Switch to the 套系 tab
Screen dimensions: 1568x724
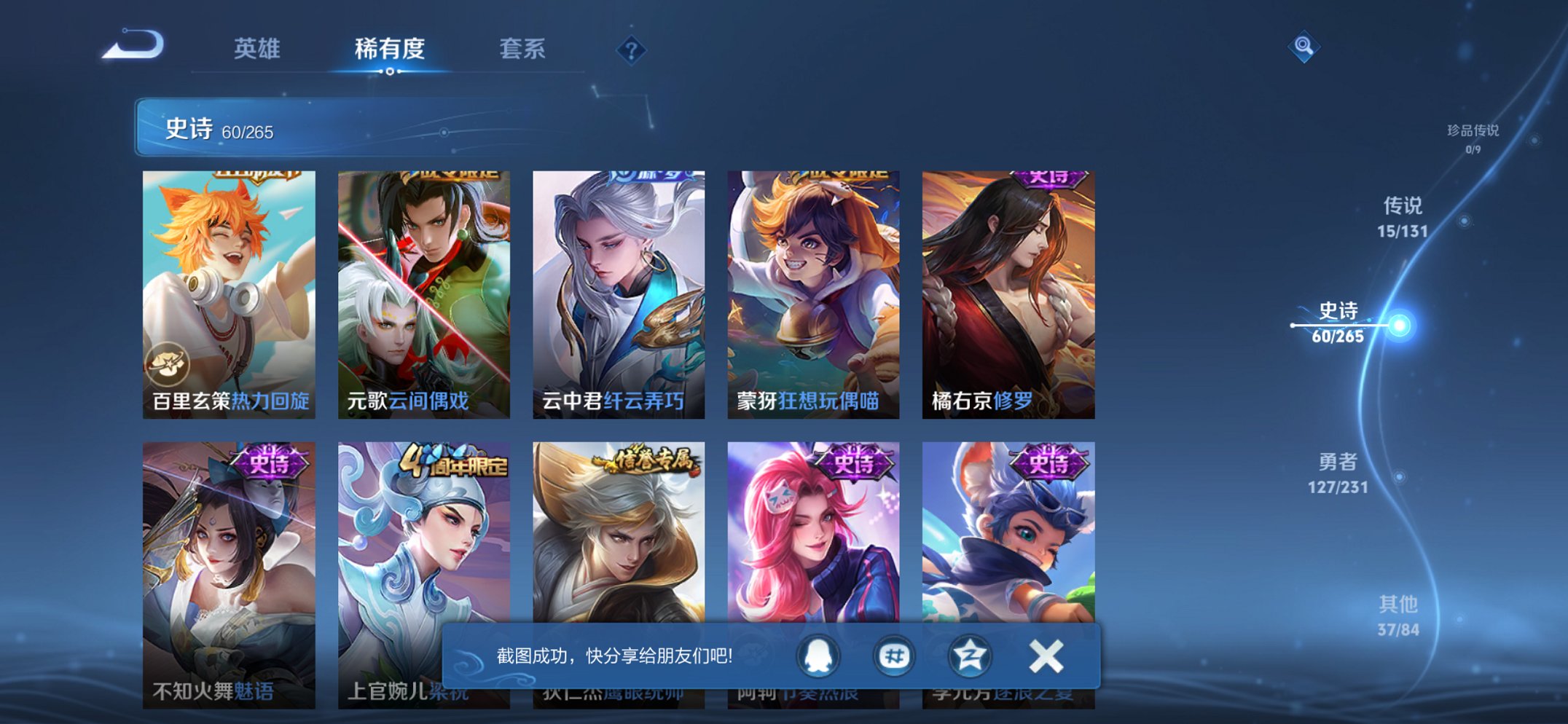pos(522,49)
